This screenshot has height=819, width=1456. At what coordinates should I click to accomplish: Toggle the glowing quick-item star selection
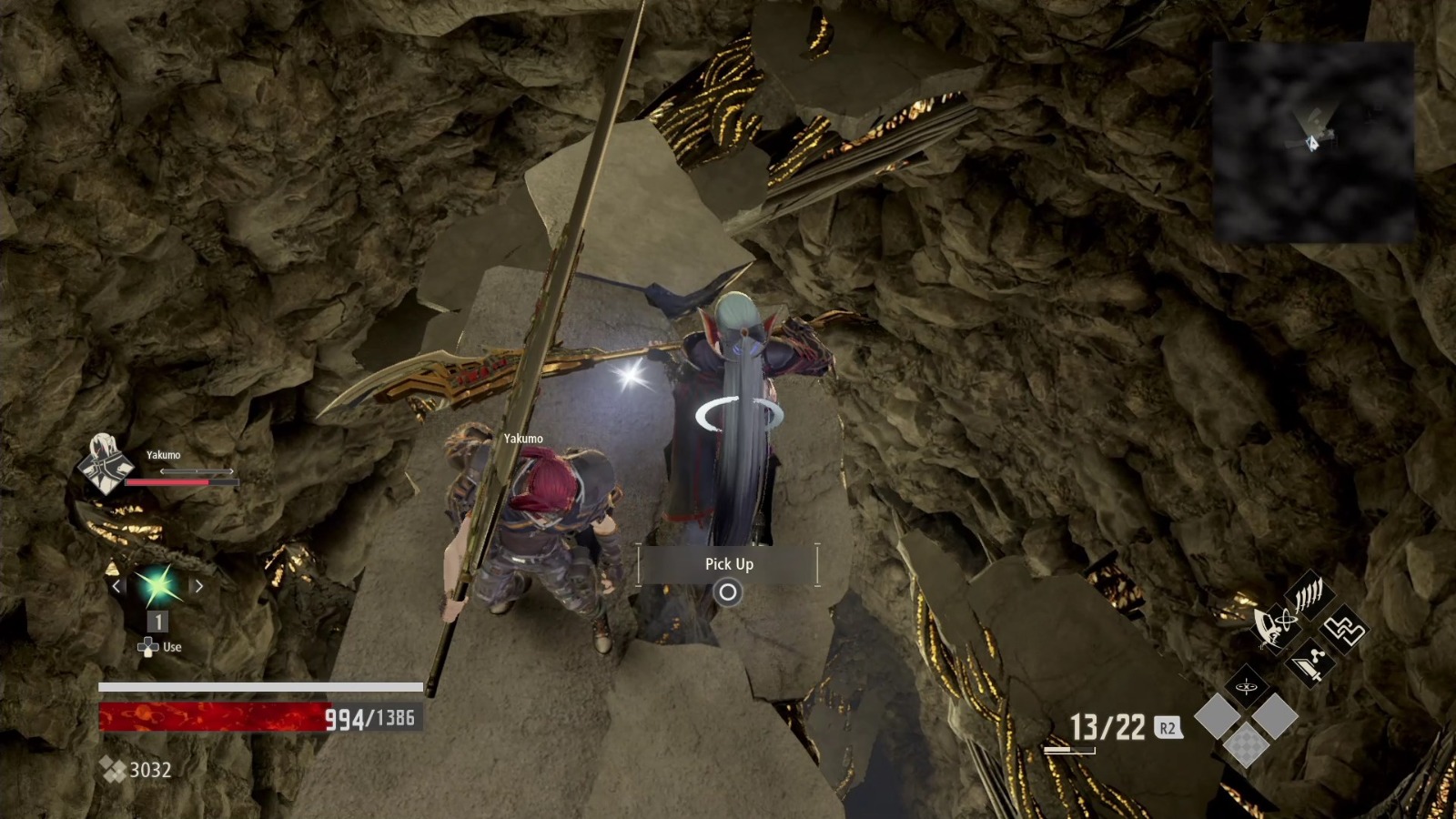tap(157, 584)
